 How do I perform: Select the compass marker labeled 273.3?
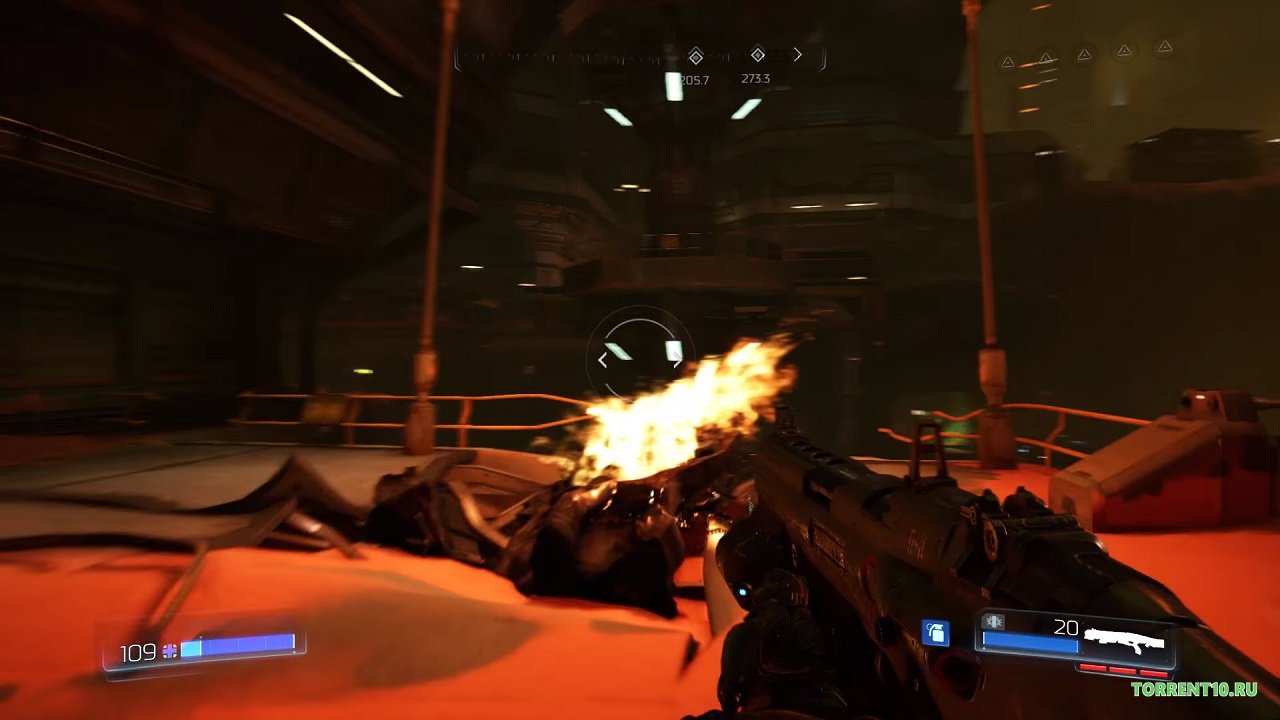click(757, 55)
